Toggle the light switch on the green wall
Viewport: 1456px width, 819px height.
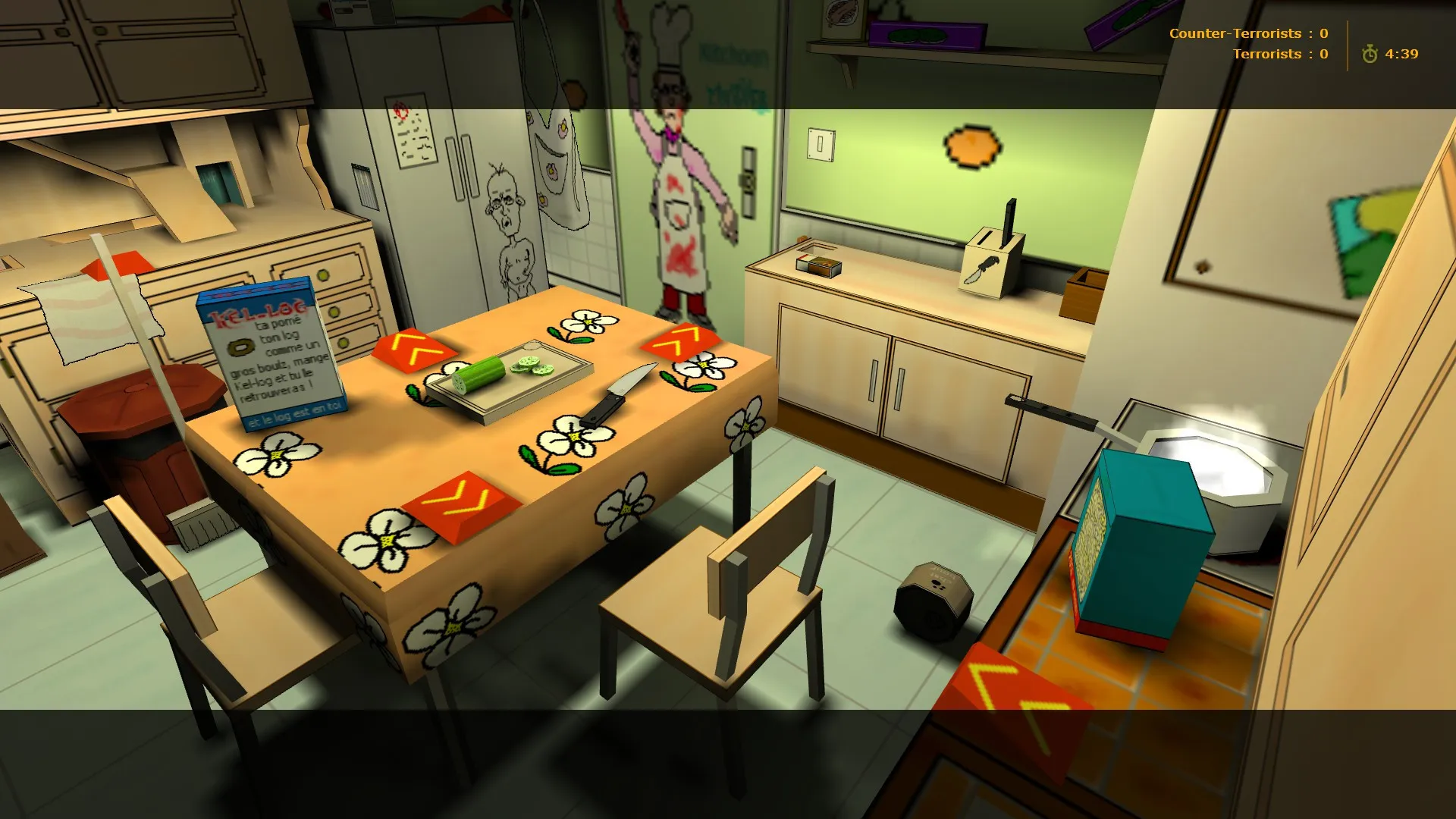[x=819, y=143]
